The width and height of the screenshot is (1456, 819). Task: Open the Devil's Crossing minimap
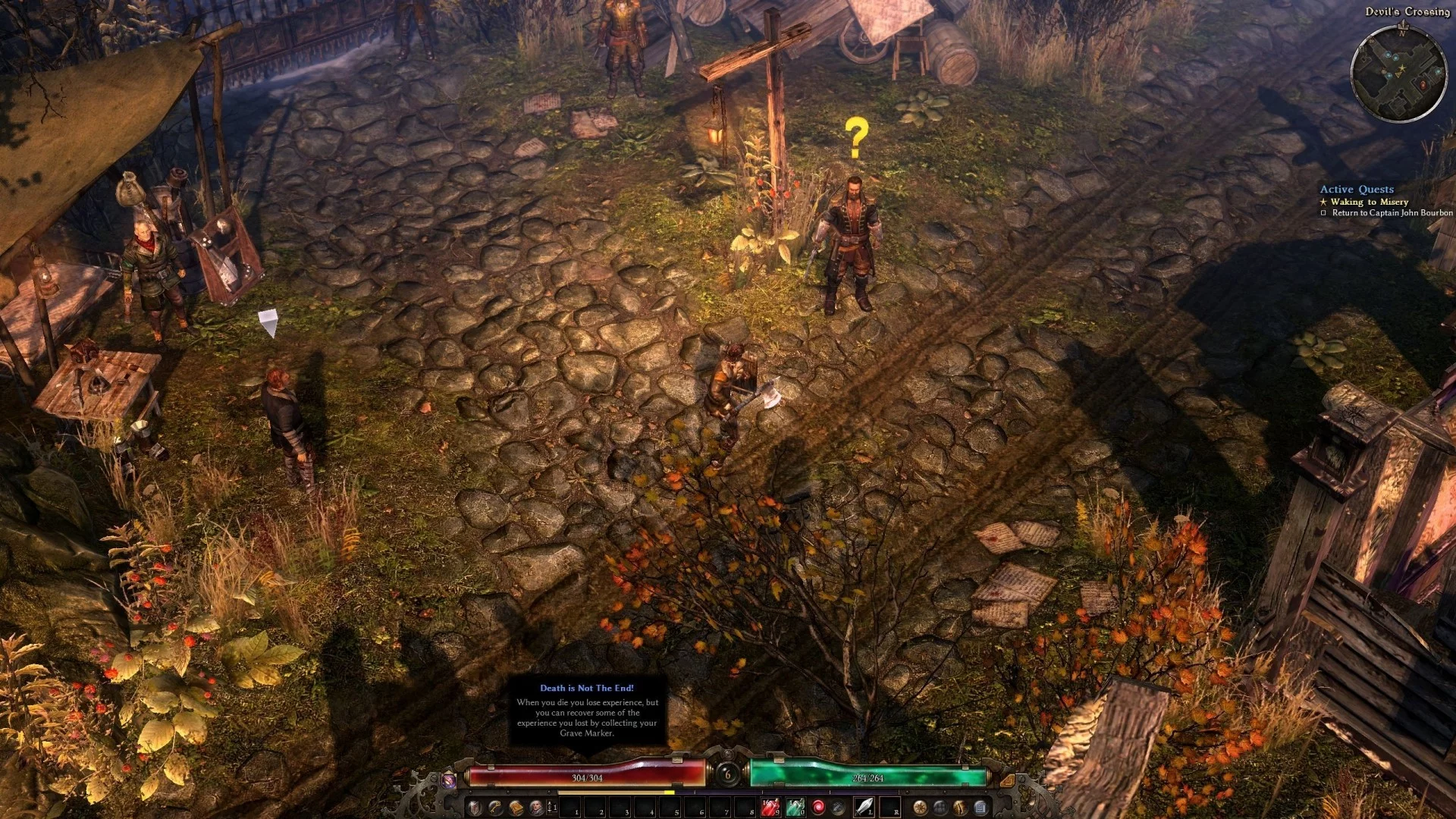click(1398, 74)
